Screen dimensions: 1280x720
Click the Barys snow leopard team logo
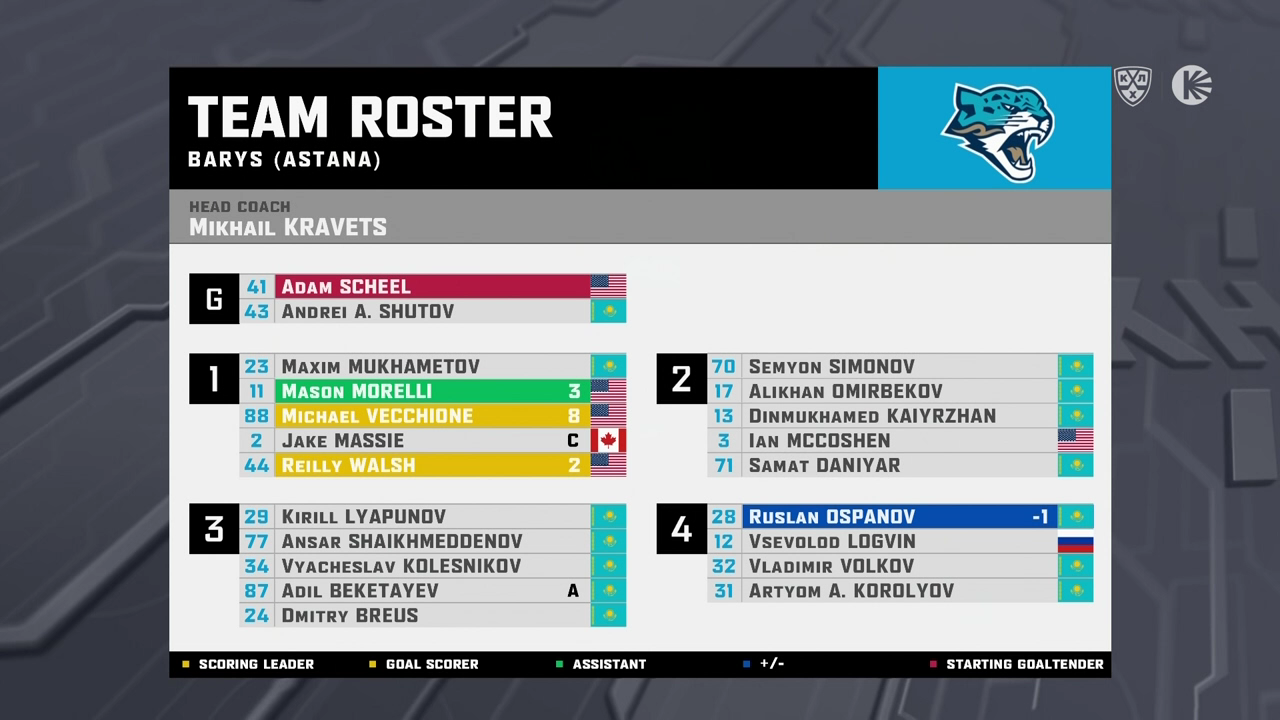[997, 130]
